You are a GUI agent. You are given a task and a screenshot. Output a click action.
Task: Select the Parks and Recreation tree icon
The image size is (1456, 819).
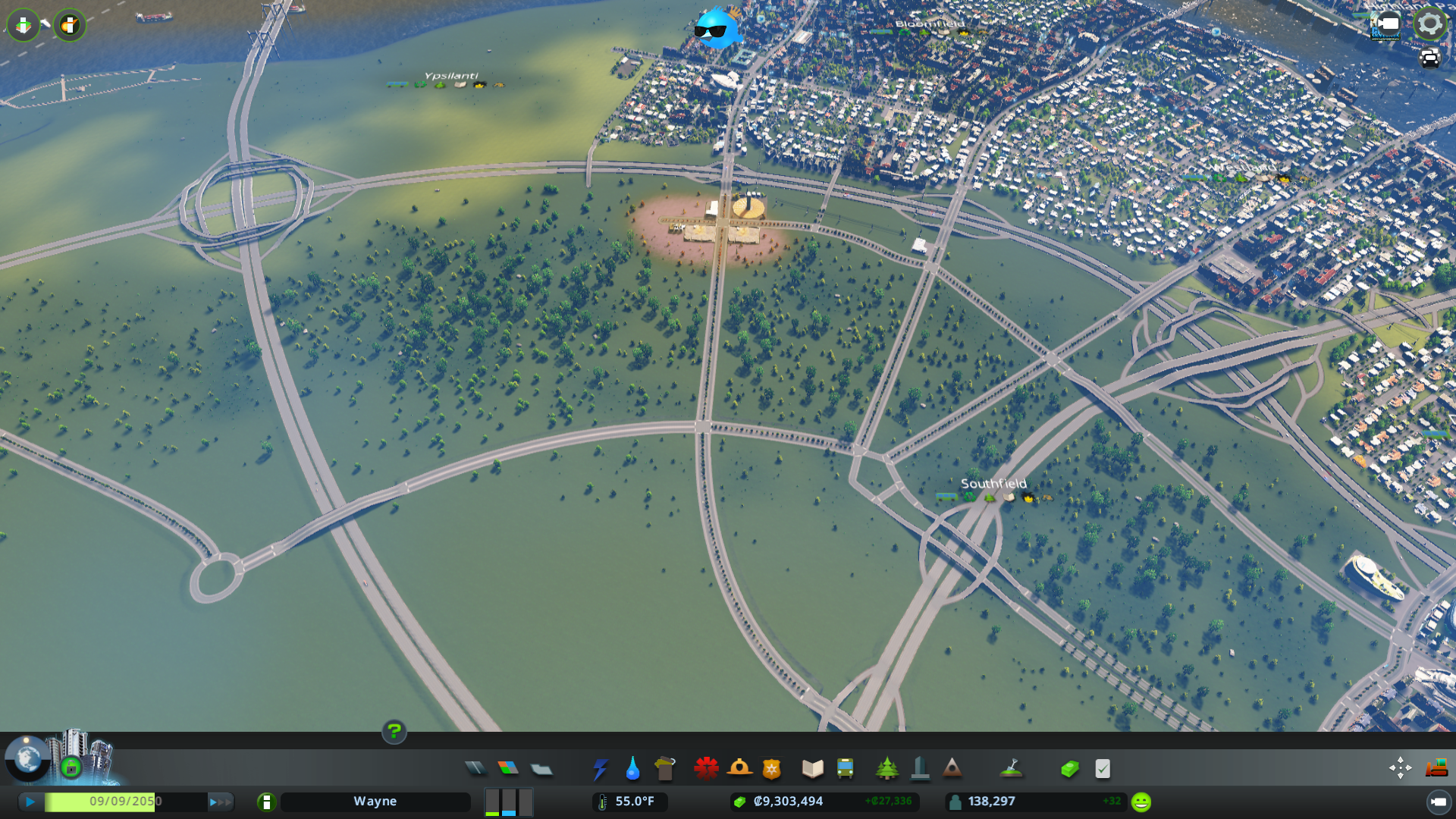tap(887, 768)
